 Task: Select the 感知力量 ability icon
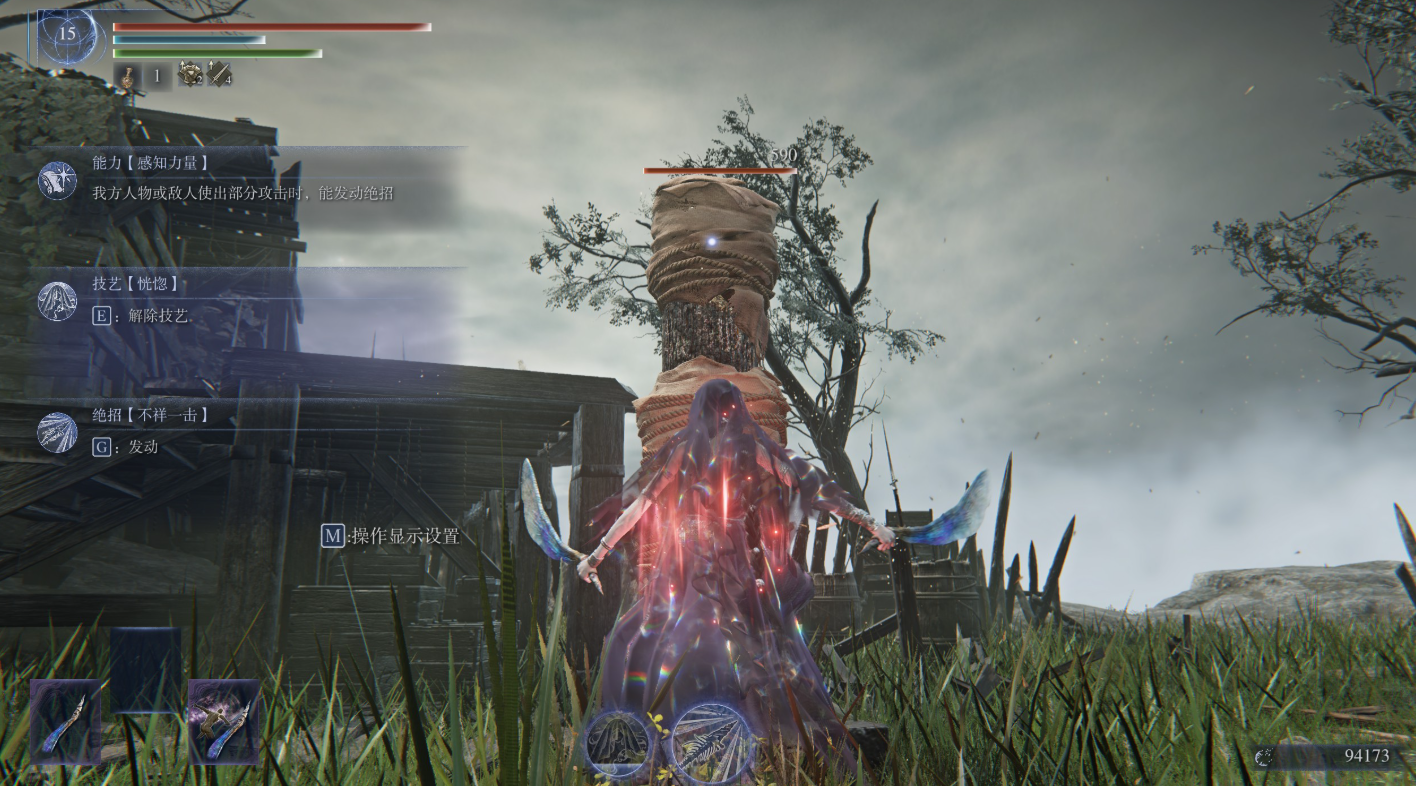[57, 180]
